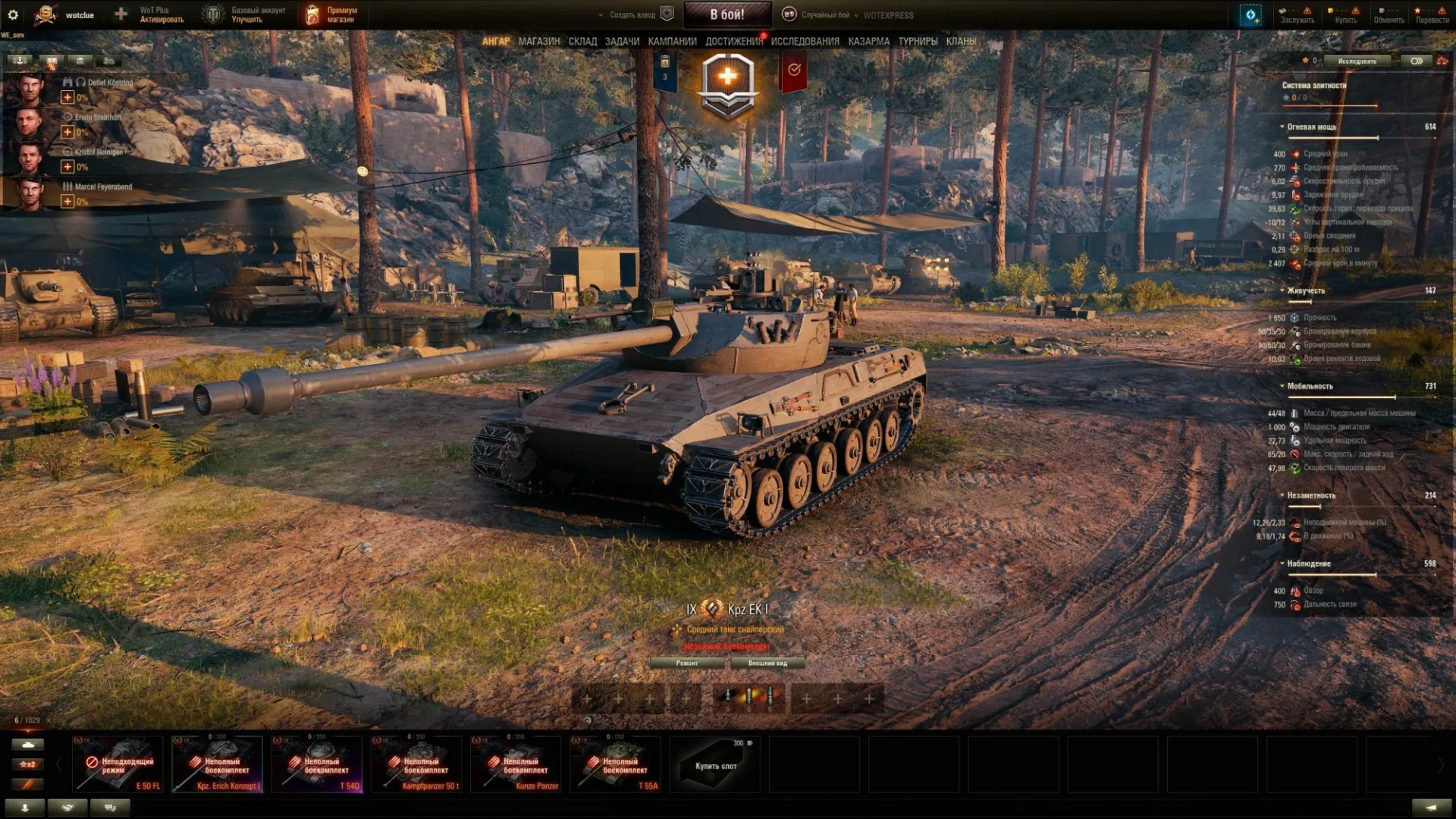Viewport: 1456px width, 819px height.
Task: Switch to the КАЗАРМА tab
Action: [x=868, y=41]
